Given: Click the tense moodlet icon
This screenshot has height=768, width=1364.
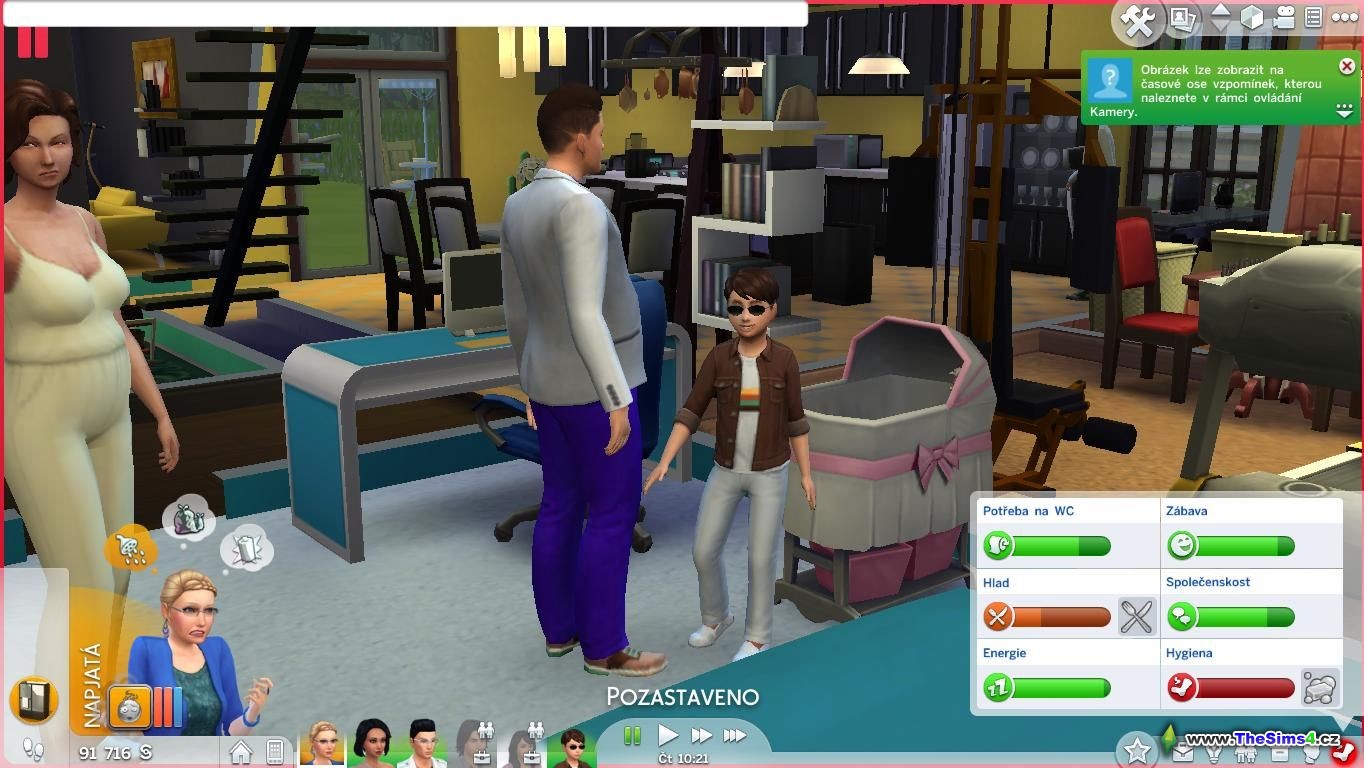Looking at the screenshot, I should (130, 707).
